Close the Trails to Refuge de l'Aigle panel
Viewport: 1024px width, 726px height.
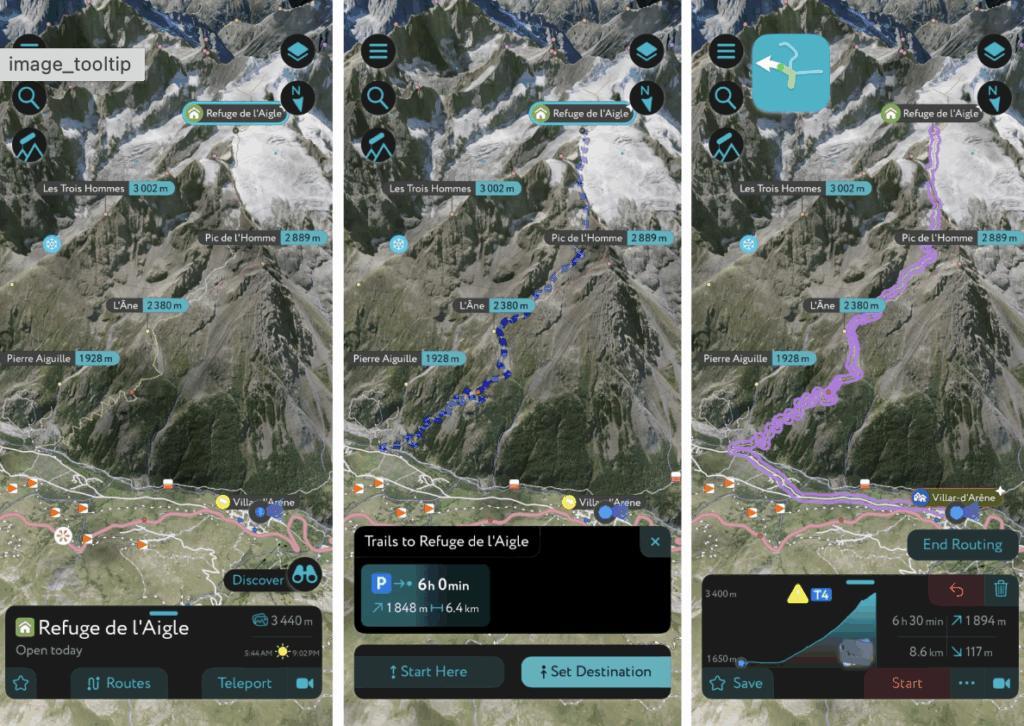tap(655, 542)
